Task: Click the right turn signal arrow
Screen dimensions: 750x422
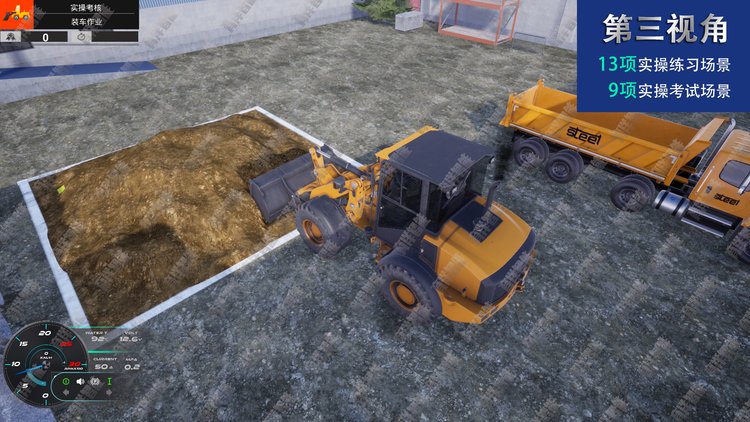Action: click(109, 393)
